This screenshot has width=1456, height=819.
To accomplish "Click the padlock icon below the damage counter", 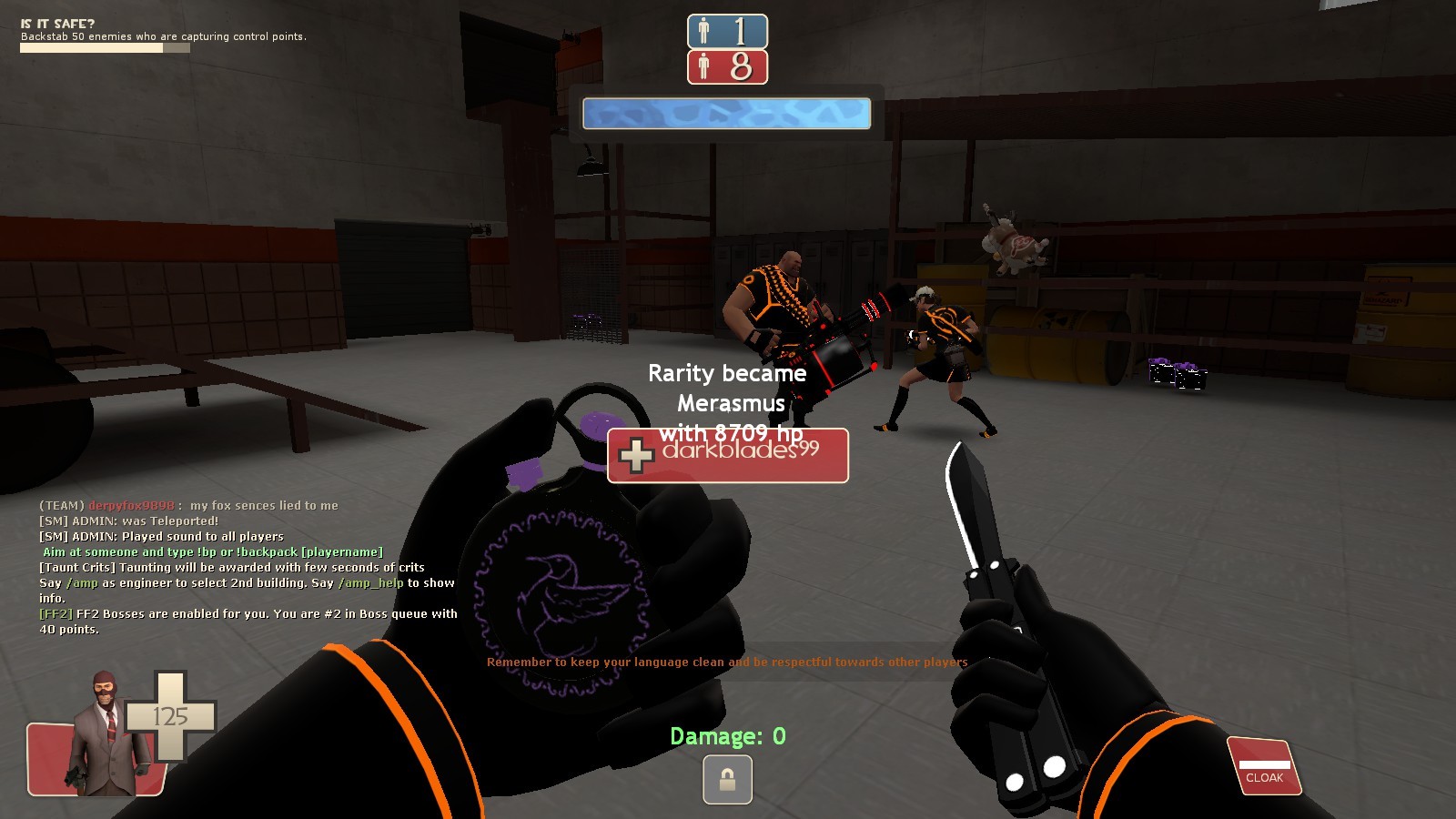I will 727,779.
